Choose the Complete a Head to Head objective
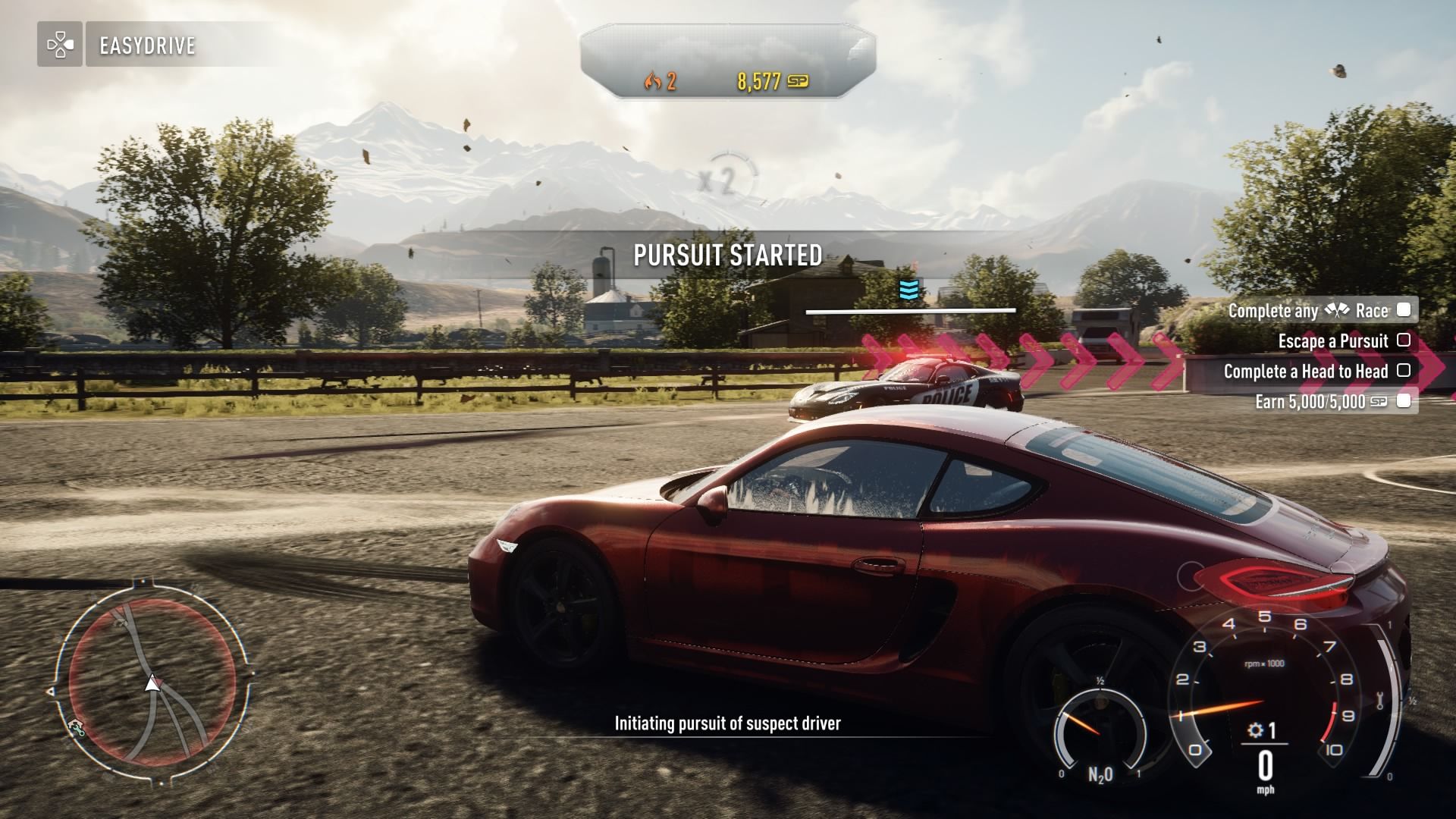The width and height of the screenshot is (1456, 819). [x=1316, y=372]
